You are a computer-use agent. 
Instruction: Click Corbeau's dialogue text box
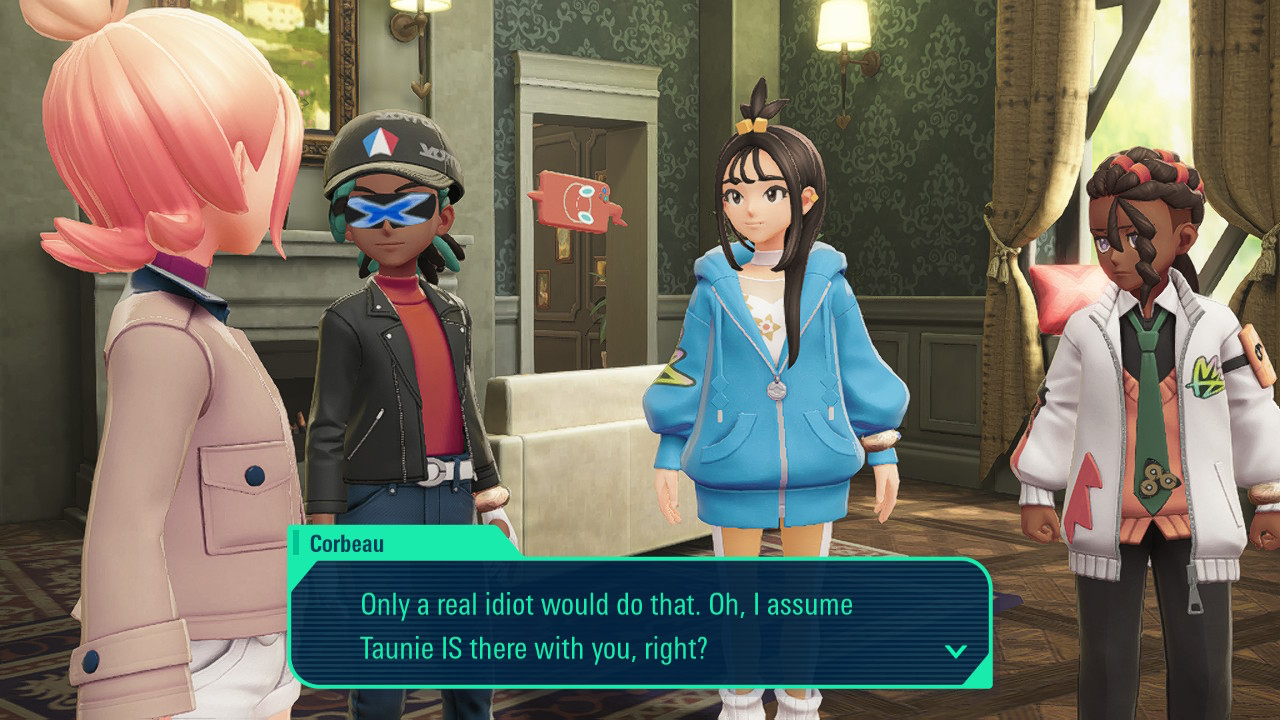pyautogui.click(x=640, y=624)
